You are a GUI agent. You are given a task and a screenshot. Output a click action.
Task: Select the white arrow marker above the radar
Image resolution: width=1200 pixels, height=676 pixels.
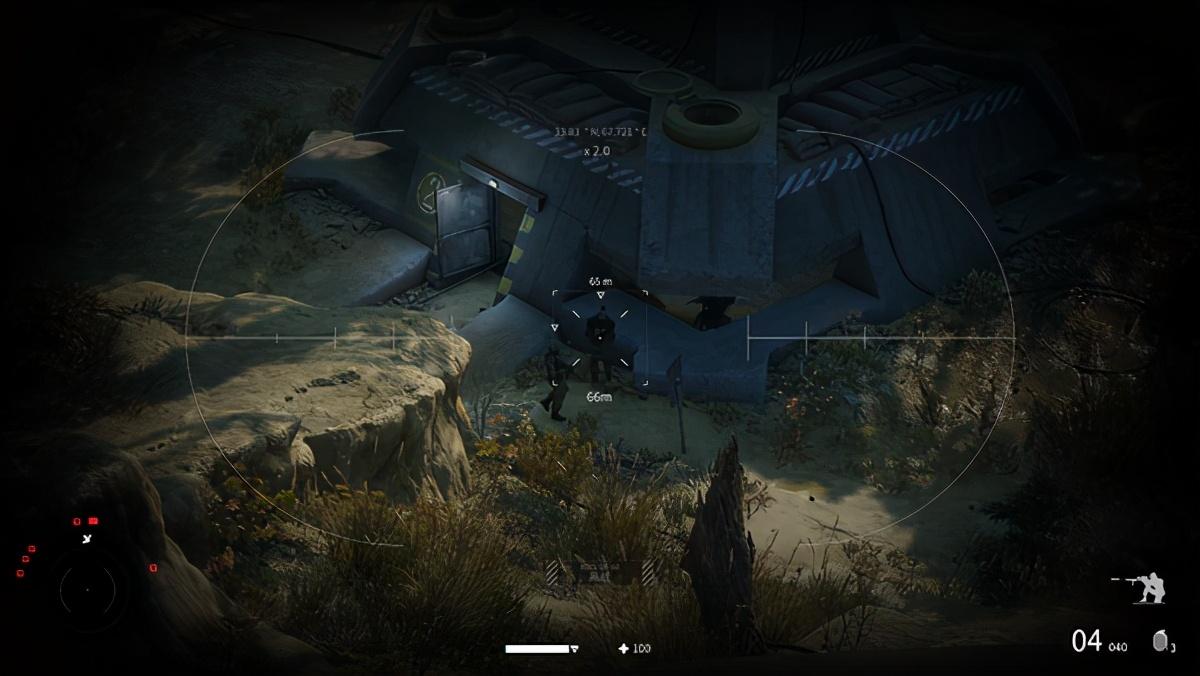pyautogui.click(x=89, y=538)
